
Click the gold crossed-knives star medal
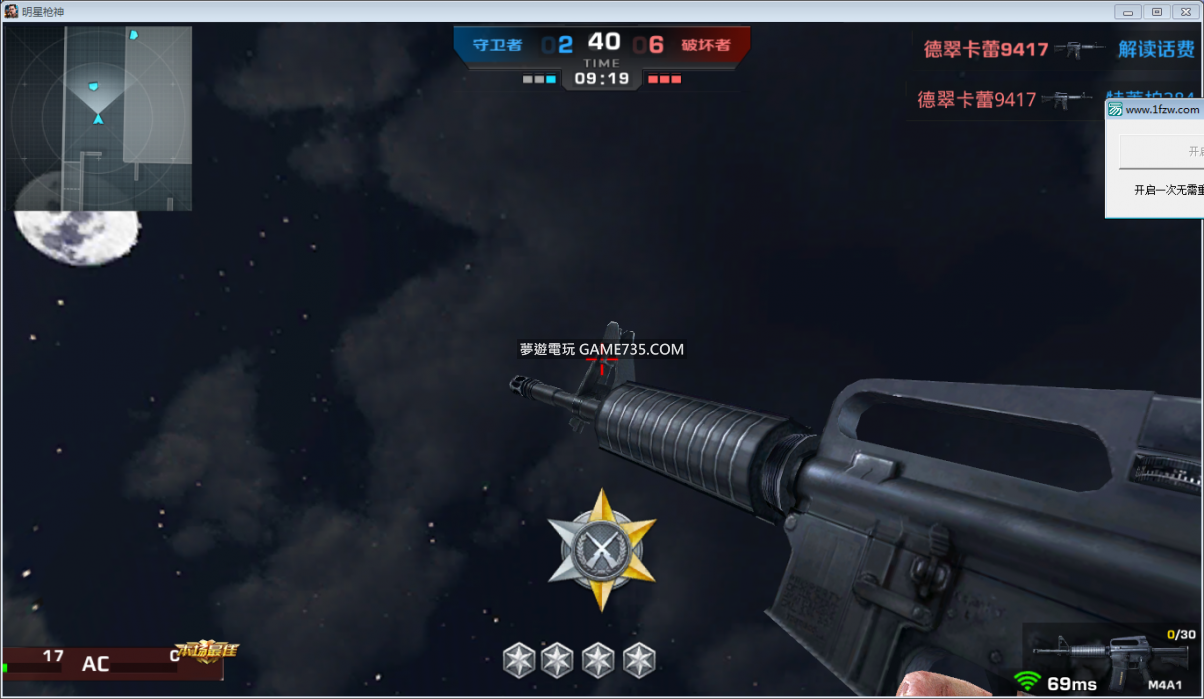coord(602,549)
